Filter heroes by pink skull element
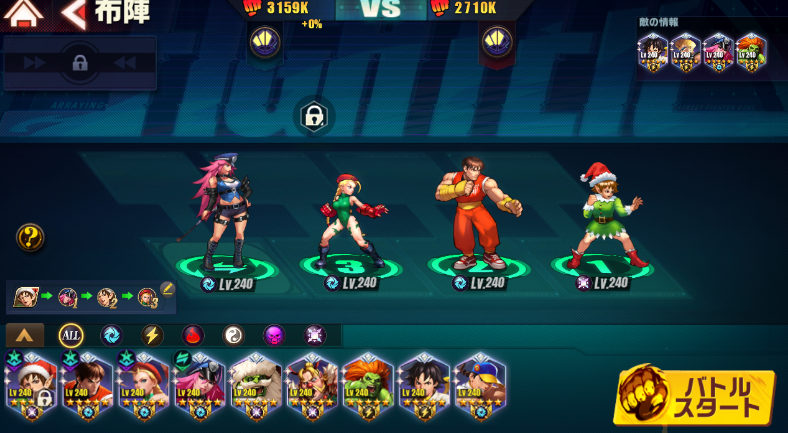 coord(274,335)
